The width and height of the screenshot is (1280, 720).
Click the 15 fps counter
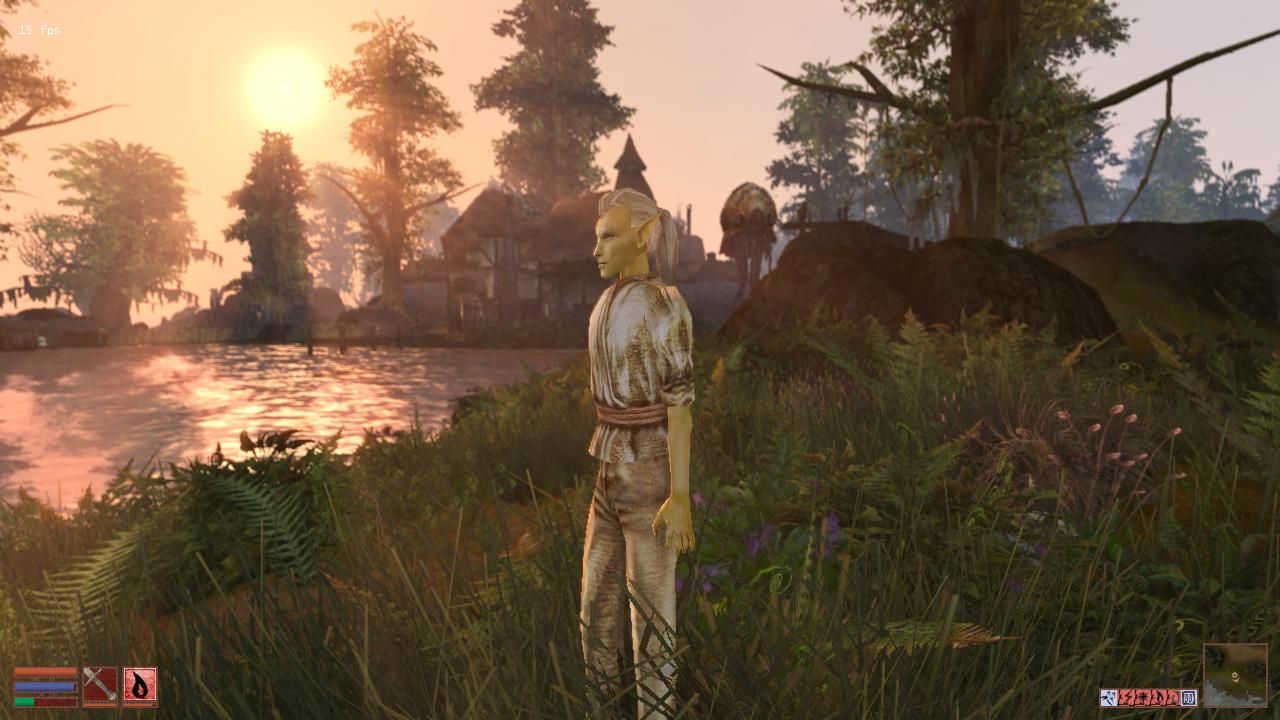(x=38, y=29)
